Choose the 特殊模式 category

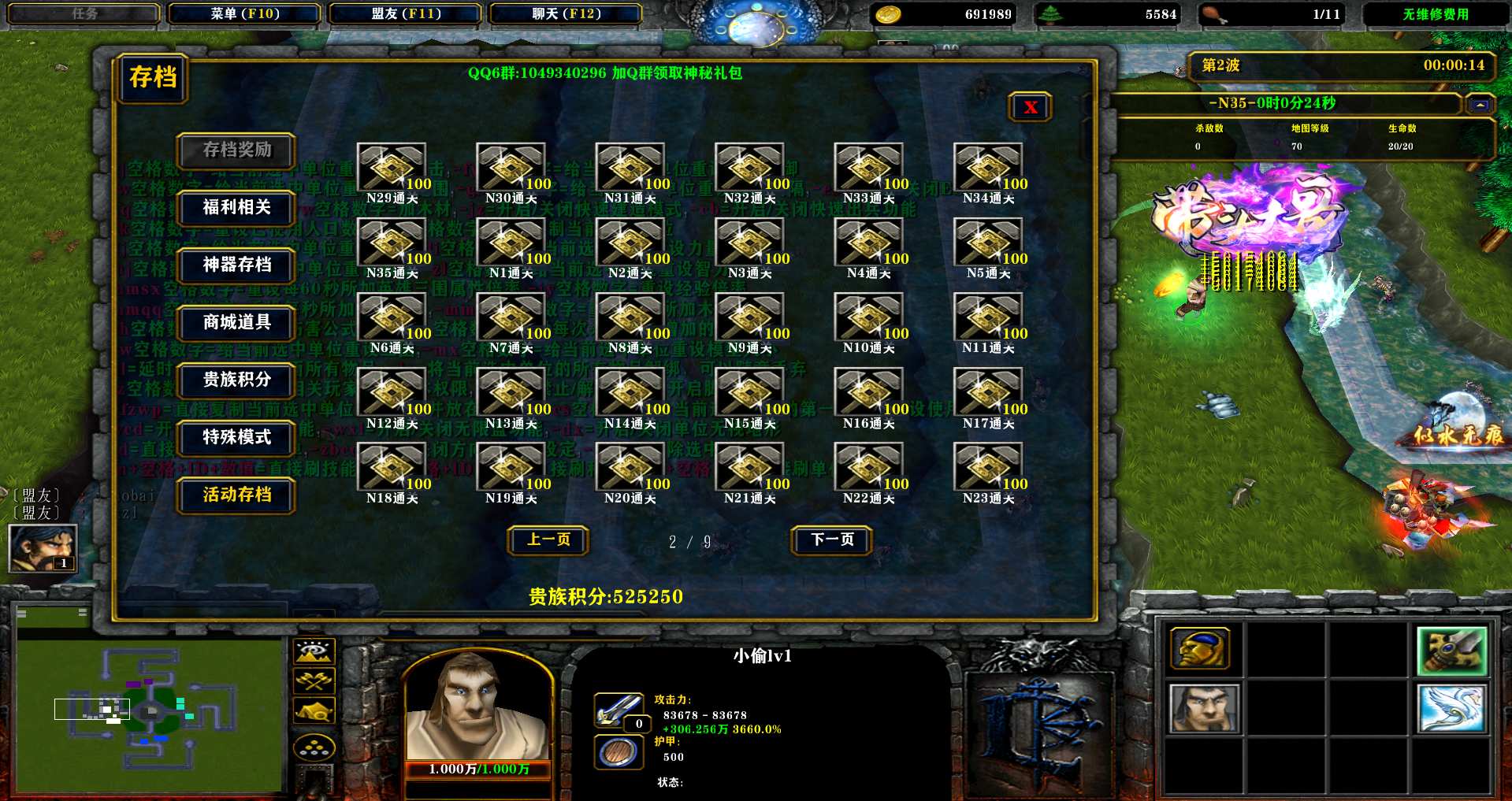tap(236, 437)
